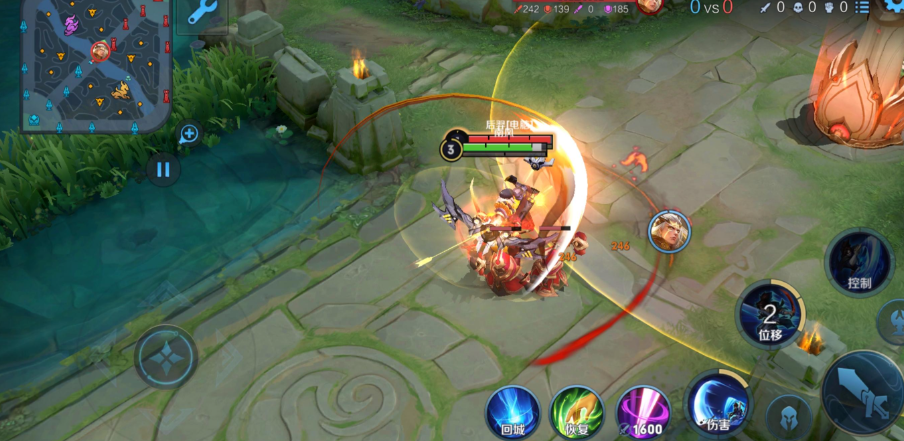904x441 pixels.
Task: Open the minimap in the corner
Action: click(x=95, y=65)
